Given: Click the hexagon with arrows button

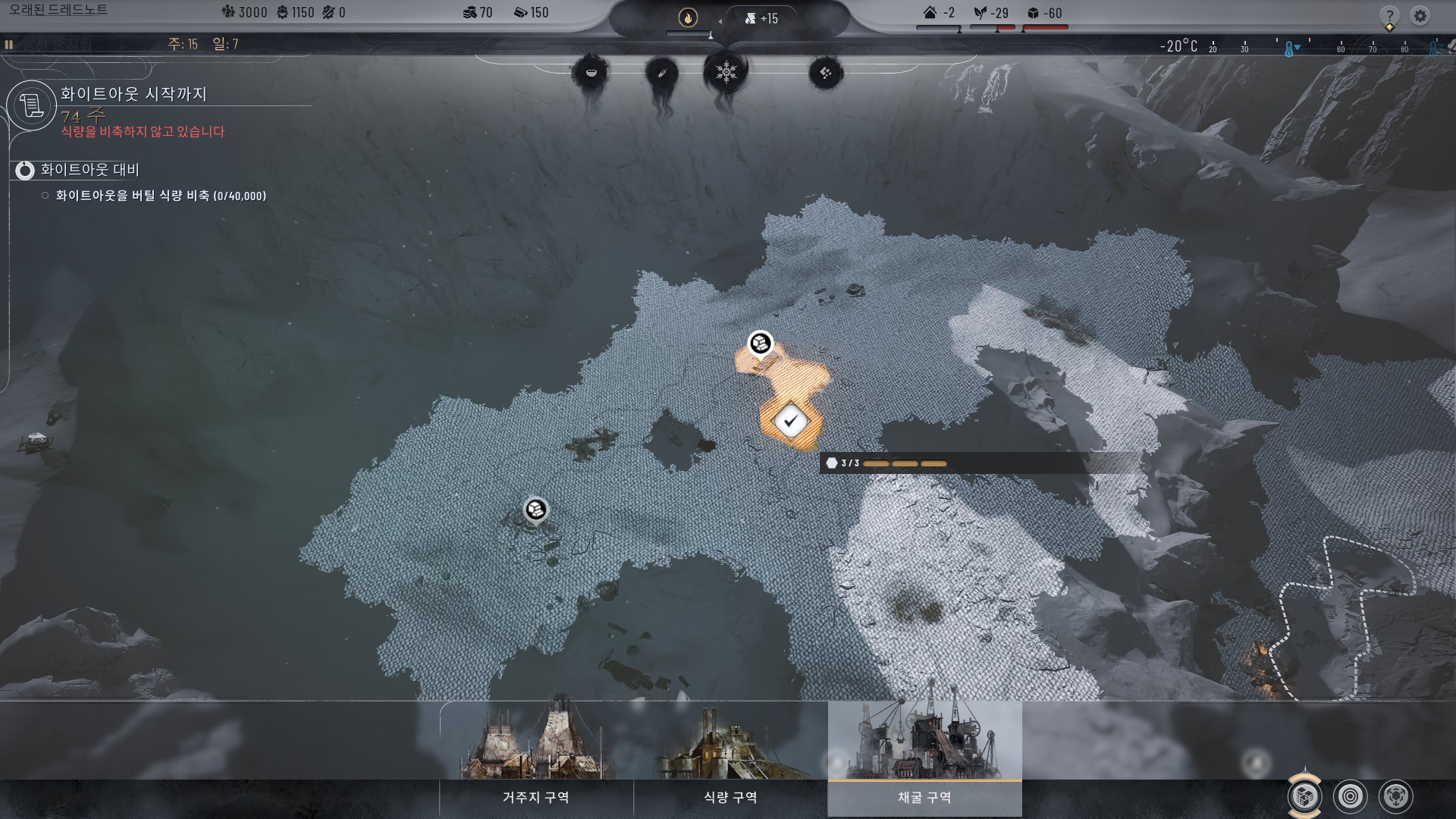Looking at the screenshot, I should (1395, 796).
